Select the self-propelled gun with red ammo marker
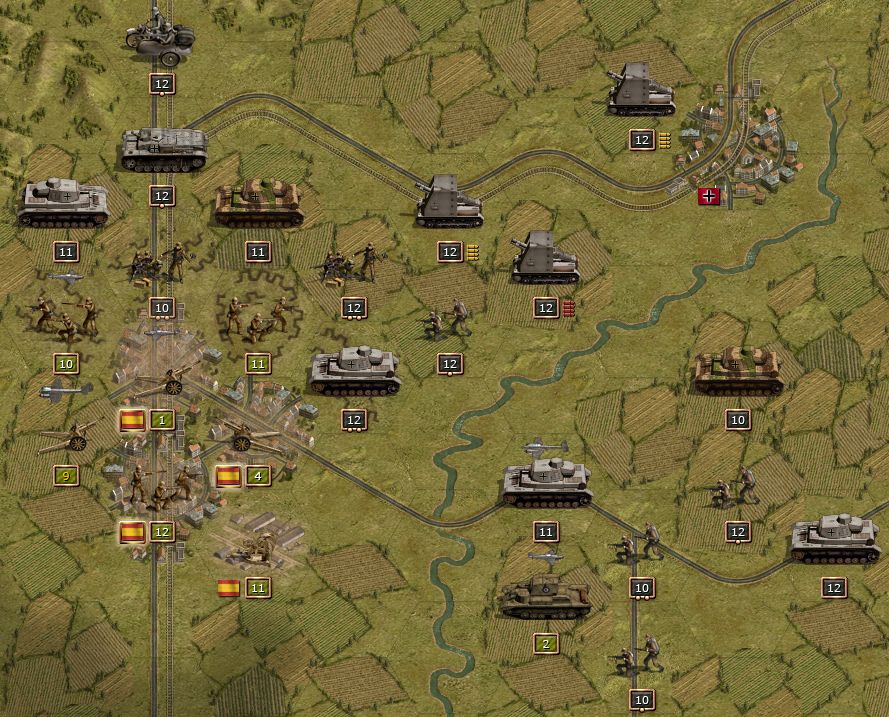The height and width of the screenshot is (717, 889). click(545, 260)
